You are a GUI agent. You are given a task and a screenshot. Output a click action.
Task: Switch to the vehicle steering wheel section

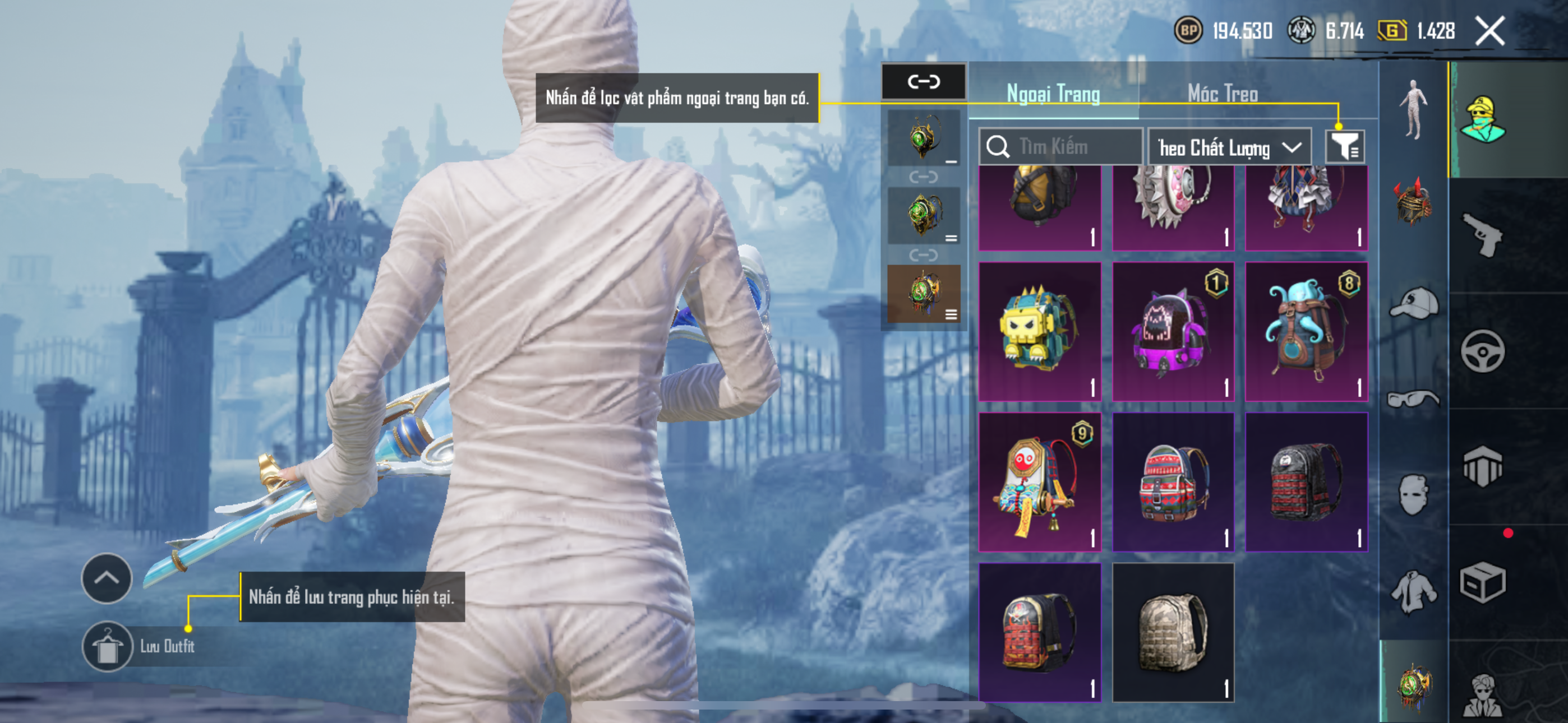tap(1483, 351)
